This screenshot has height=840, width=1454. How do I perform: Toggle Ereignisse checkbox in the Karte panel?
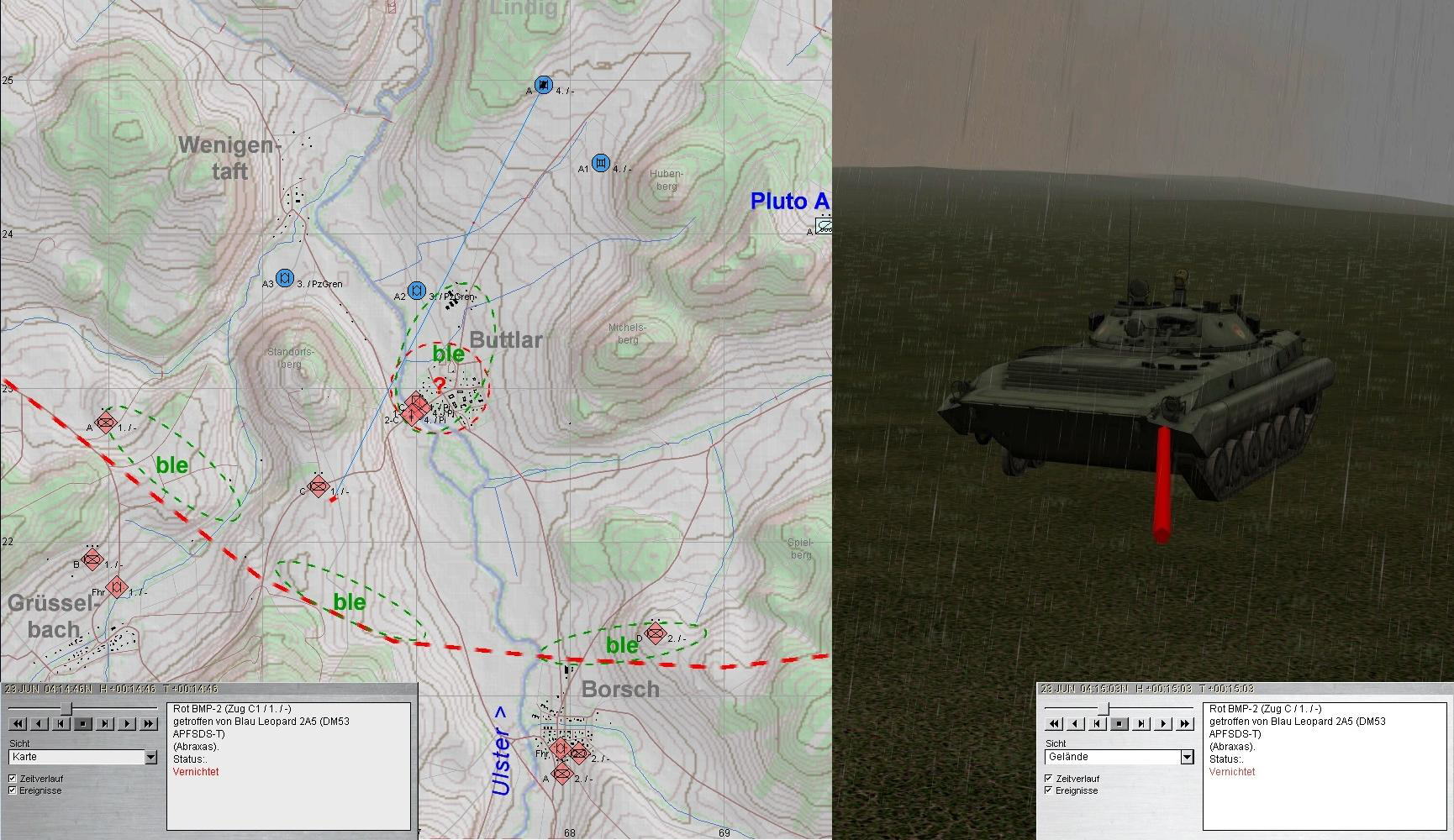click(x=13, y=790)
